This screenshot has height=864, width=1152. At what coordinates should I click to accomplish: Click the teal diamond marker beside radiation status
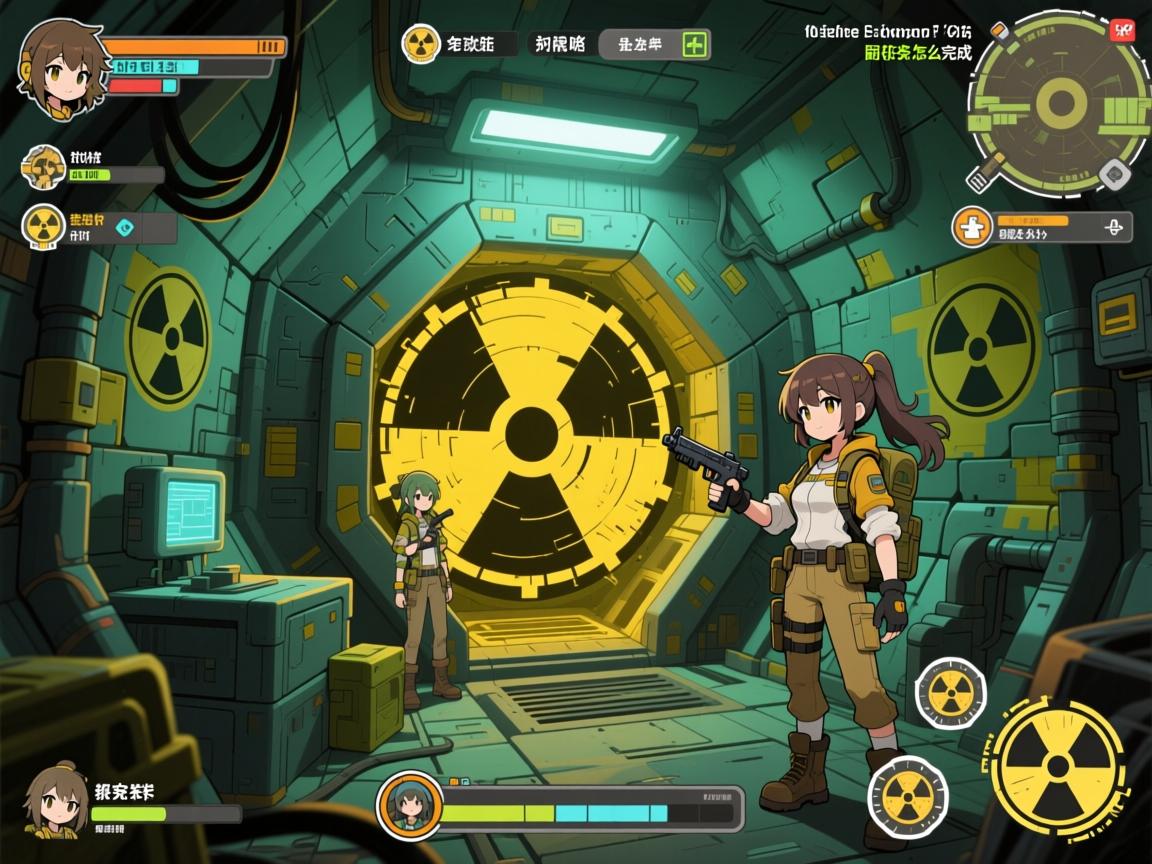click(124, 227)
